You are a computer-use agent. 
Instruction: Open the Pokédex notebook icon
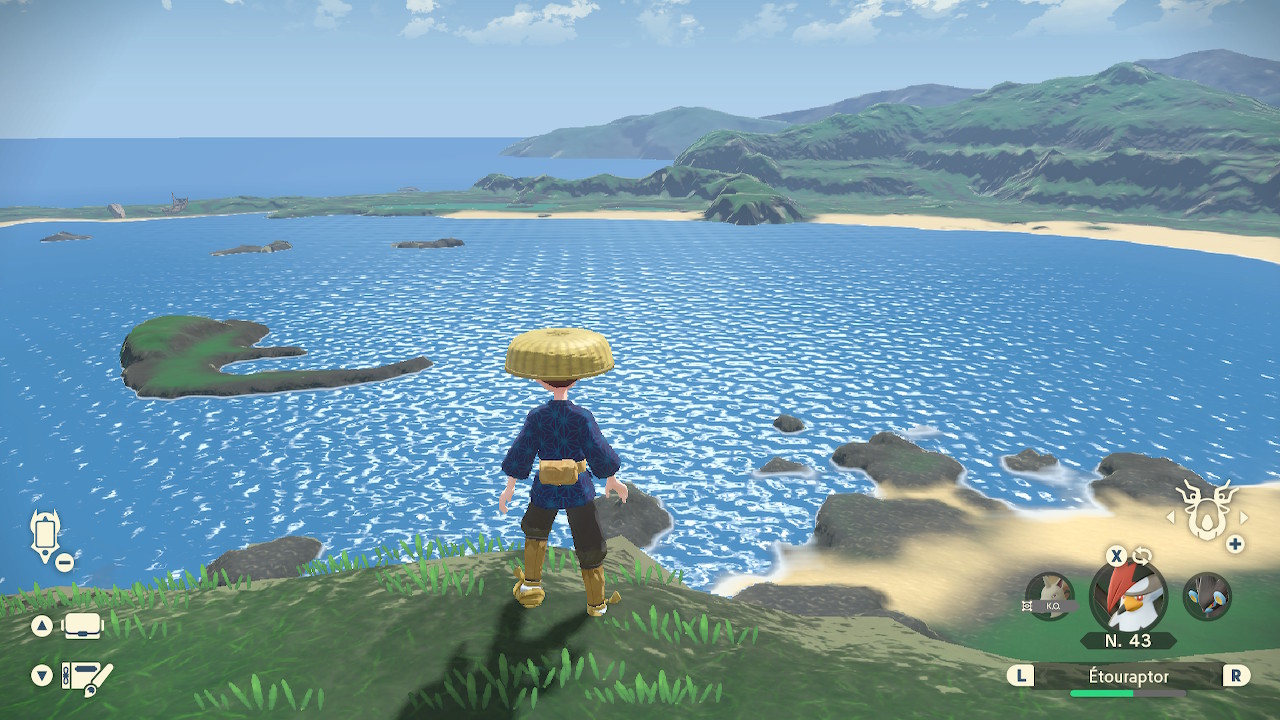(87, 677)
